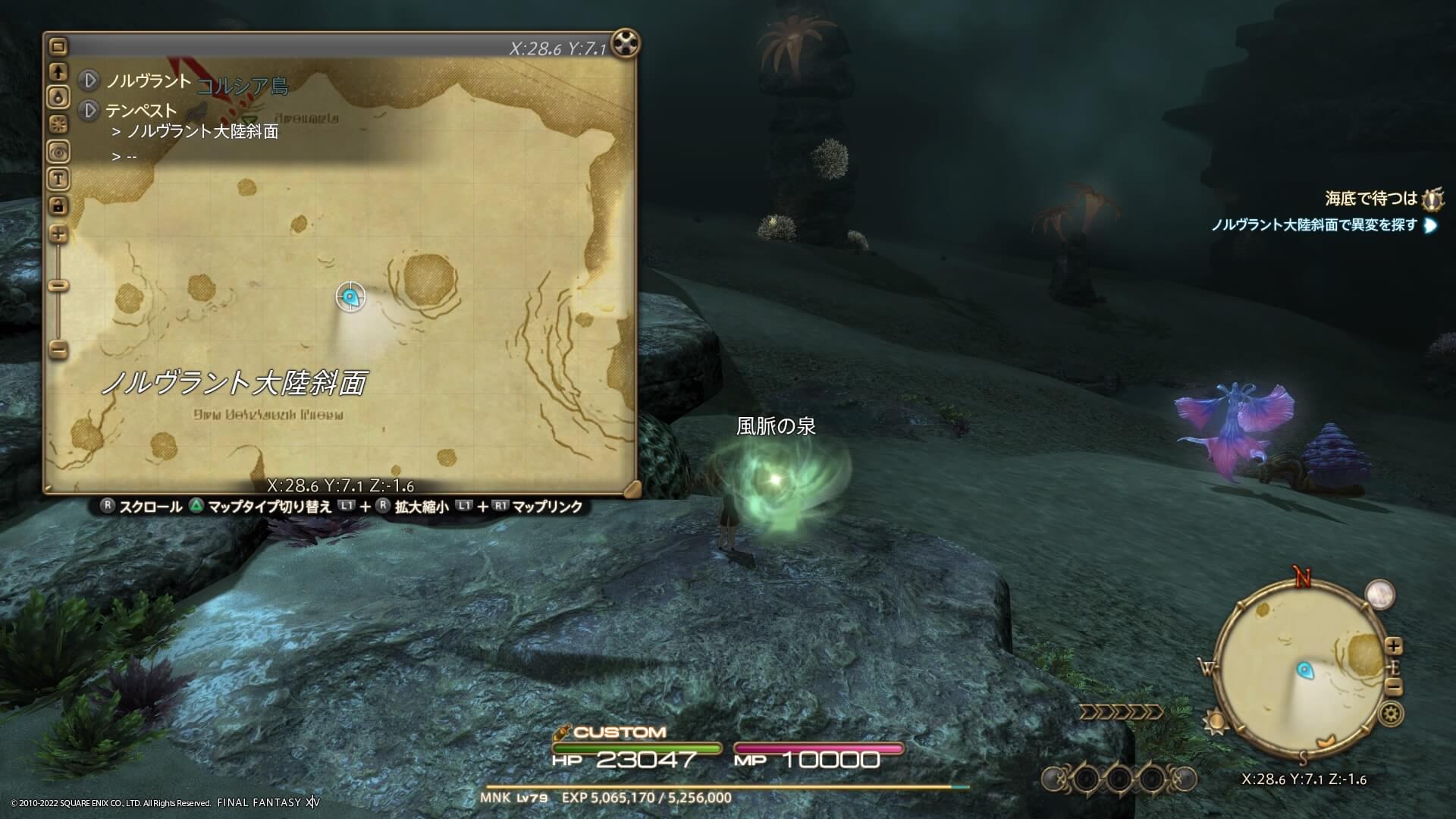Click the zoom-in plus icon beside the minimap

click(x=1394, y=646)
